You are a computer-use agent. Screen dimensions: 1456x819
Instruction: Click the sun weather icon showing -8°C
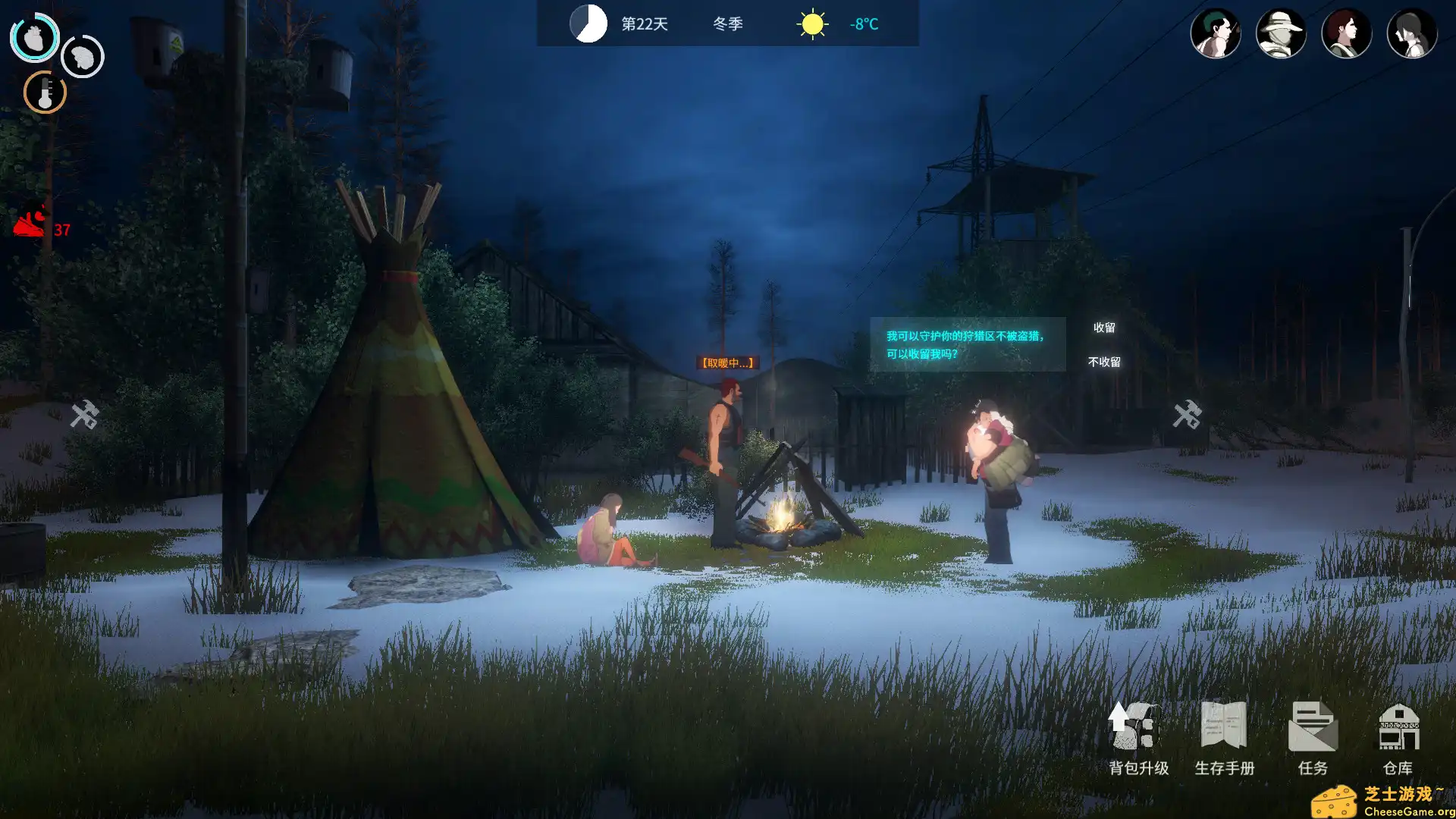811,24
